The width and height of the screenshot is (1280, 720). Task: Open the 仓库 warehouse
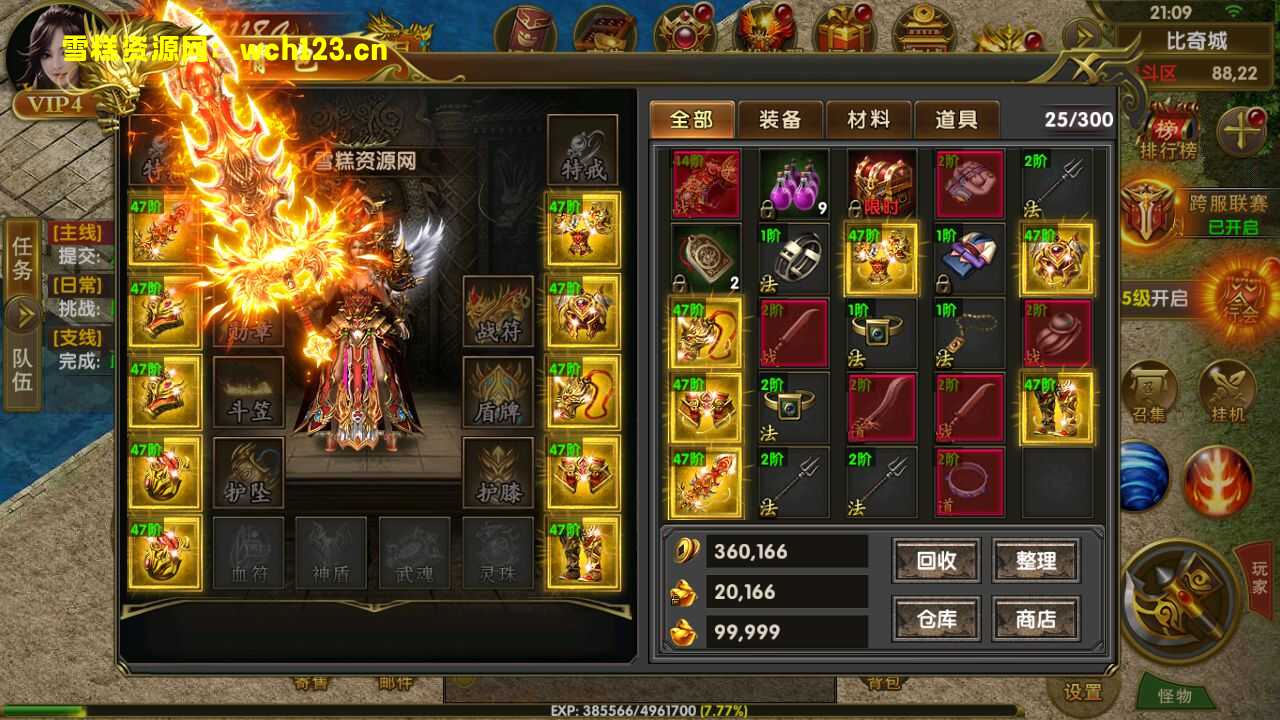[x=936, y=619]
